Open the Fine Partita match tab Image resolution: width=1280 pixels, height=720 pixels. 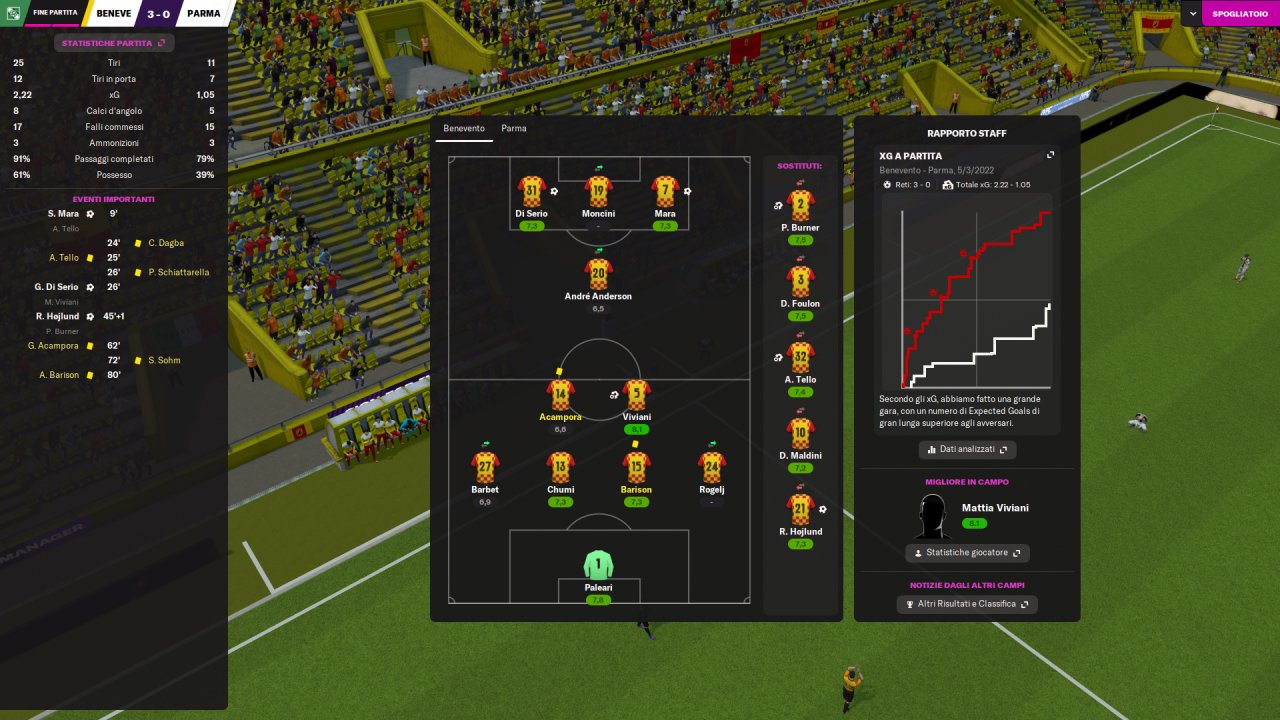tap(54, 13)
